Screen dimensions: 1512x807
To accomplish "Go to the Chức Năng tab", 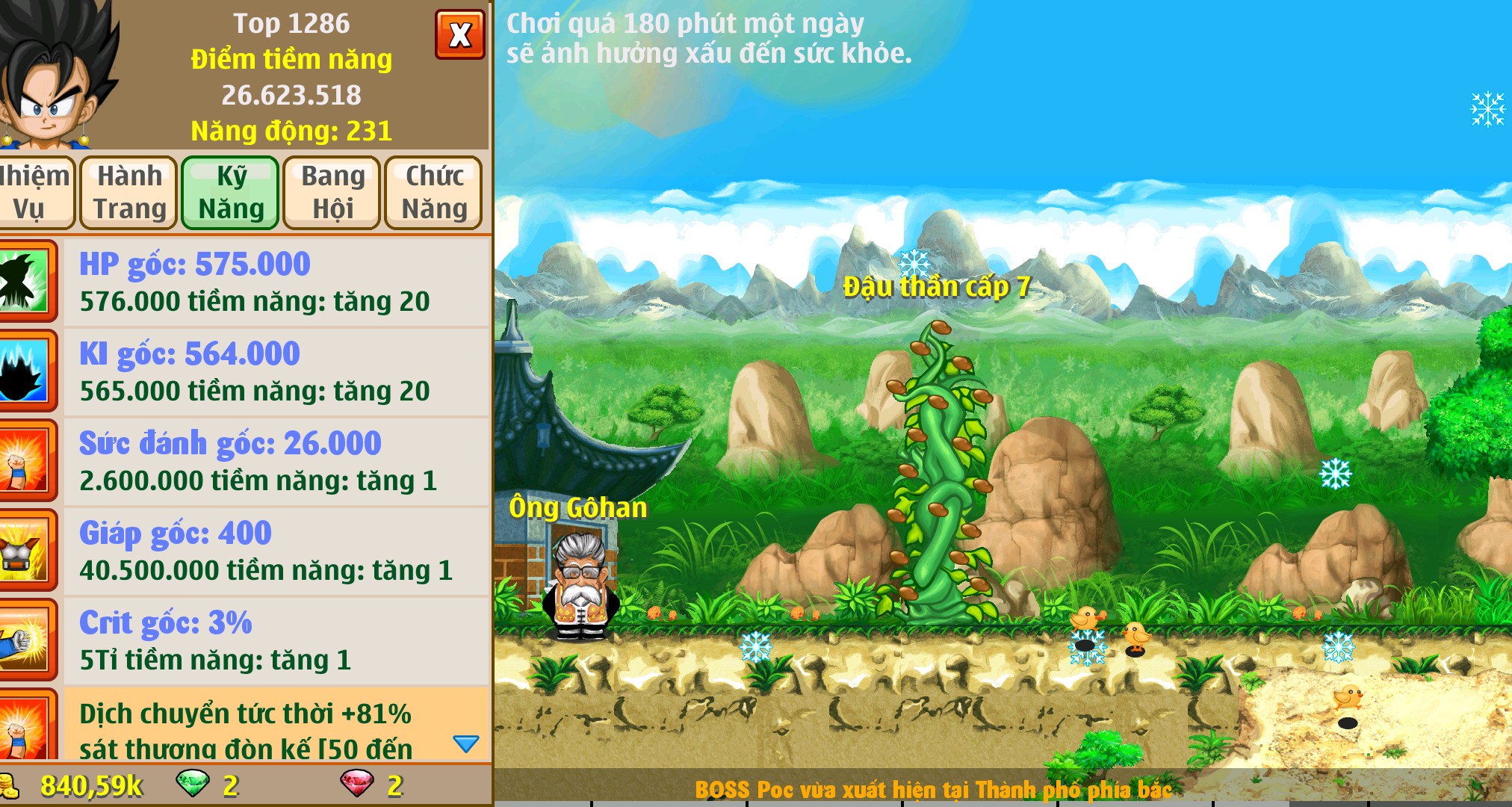I will [x=434, y=192].
